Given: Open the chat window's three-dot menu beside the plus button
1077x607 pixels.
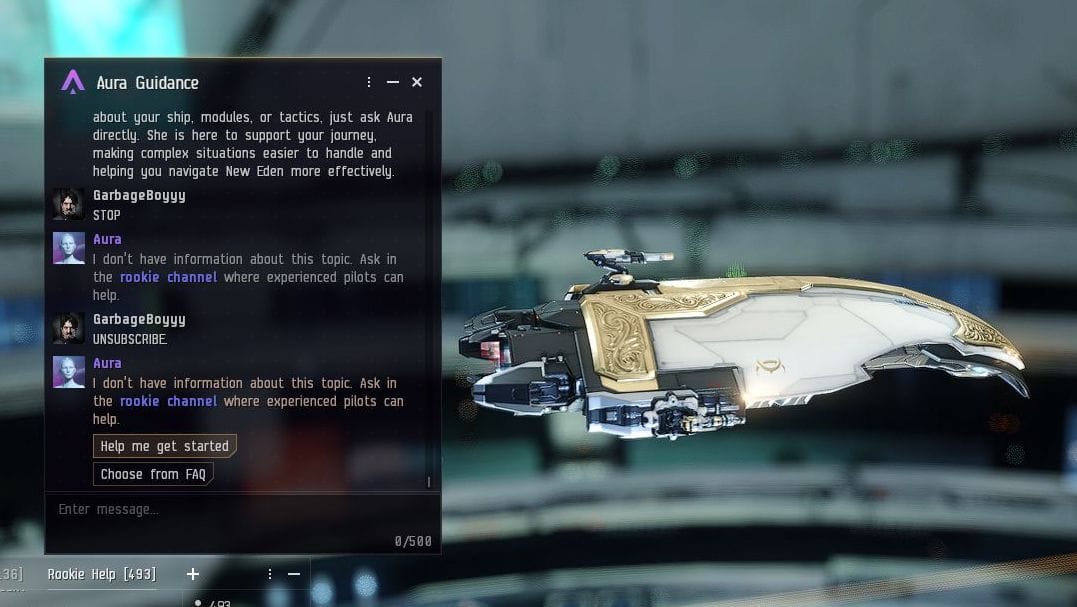Looking at the screenshot, I should pos(270,574).
